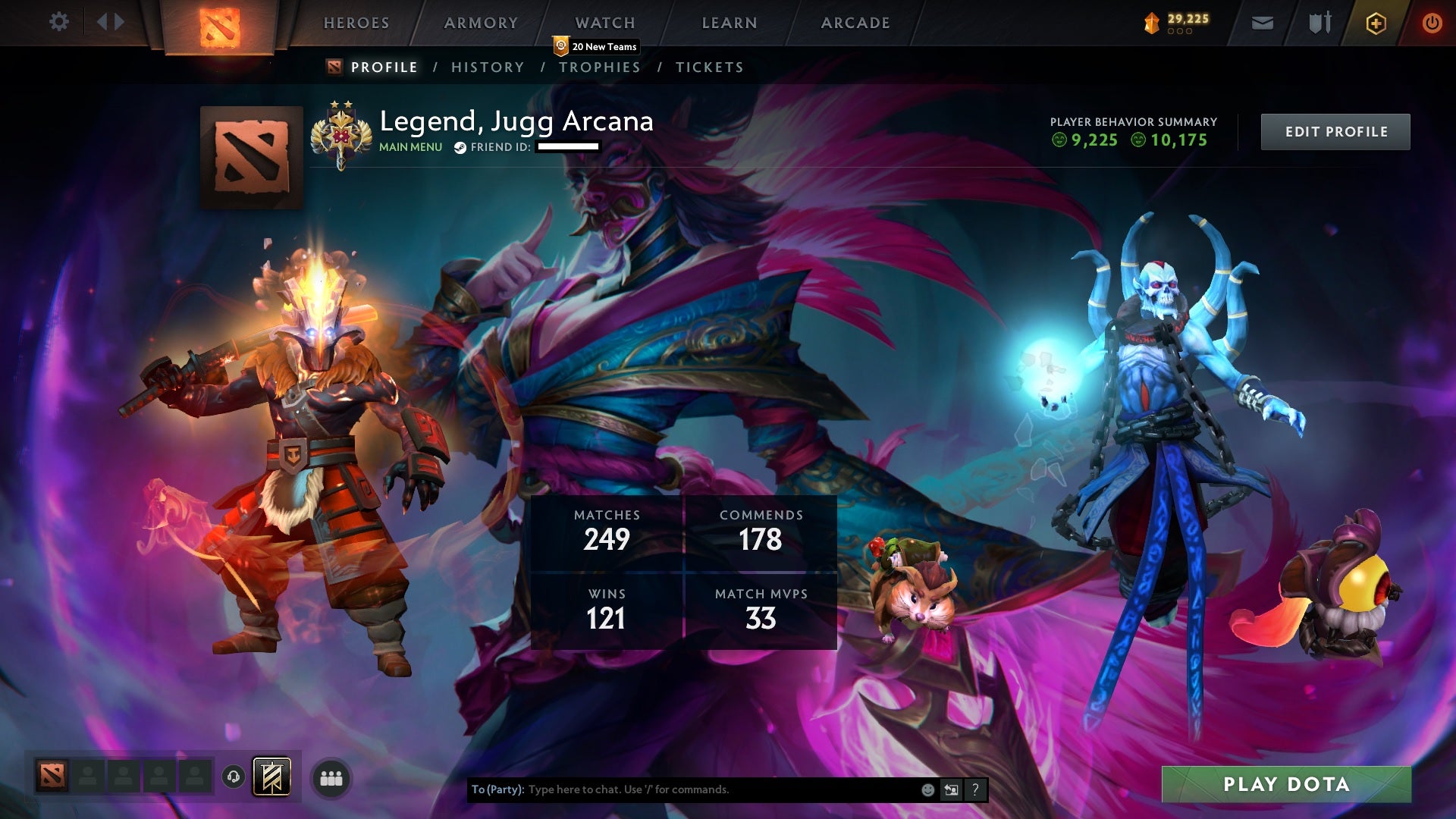Select the emoticon smiley in the chat bar
Screen dimensions: 1456x819
tap(927, 789)
